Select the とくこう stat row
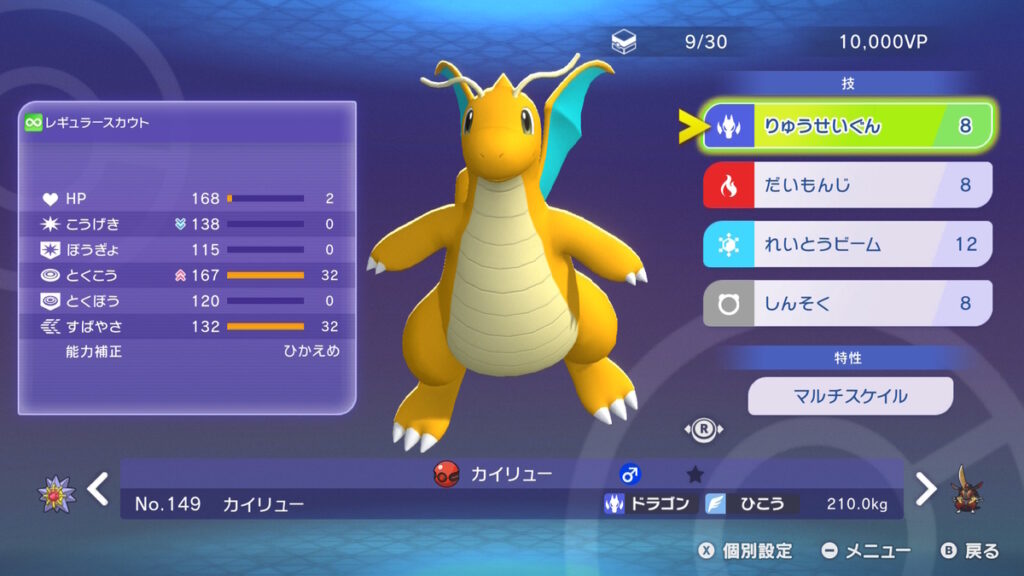This screenshot has width=1024, height=576. 186,275
